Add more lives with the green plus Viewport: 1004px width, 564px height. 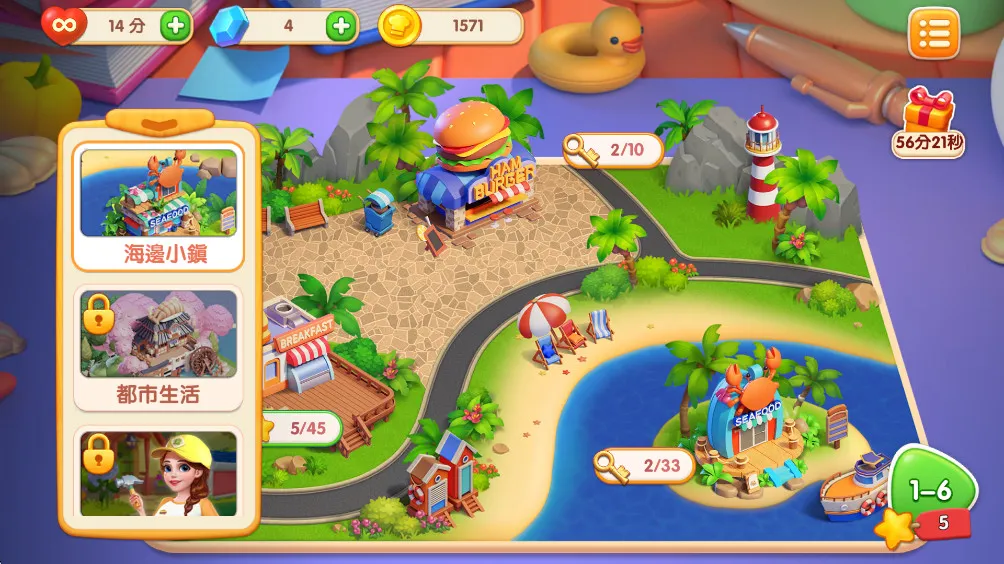(175, 26)
